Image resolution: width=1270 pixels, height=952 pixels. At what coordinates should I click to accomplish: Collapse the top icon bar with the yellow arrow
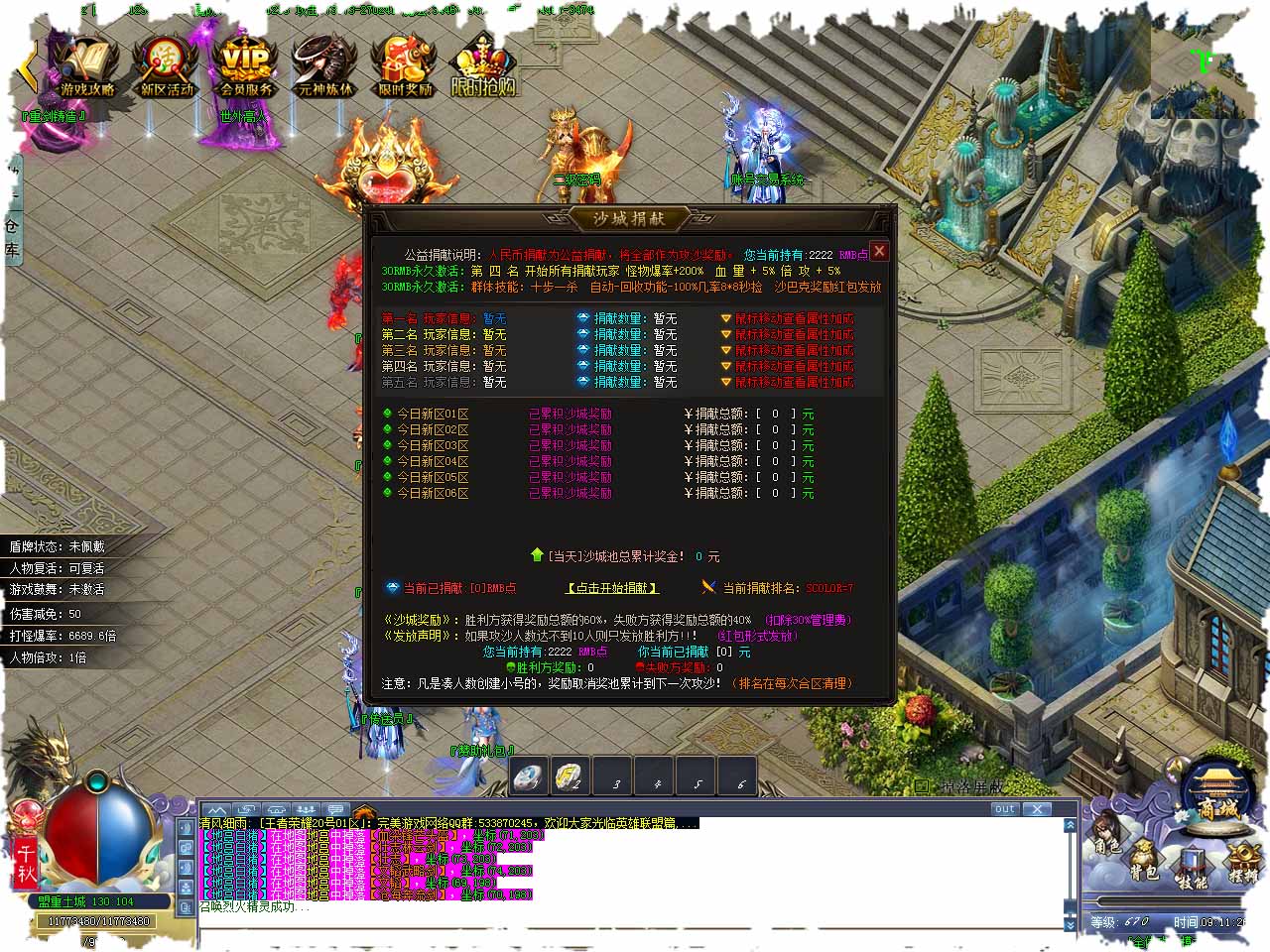28,66
